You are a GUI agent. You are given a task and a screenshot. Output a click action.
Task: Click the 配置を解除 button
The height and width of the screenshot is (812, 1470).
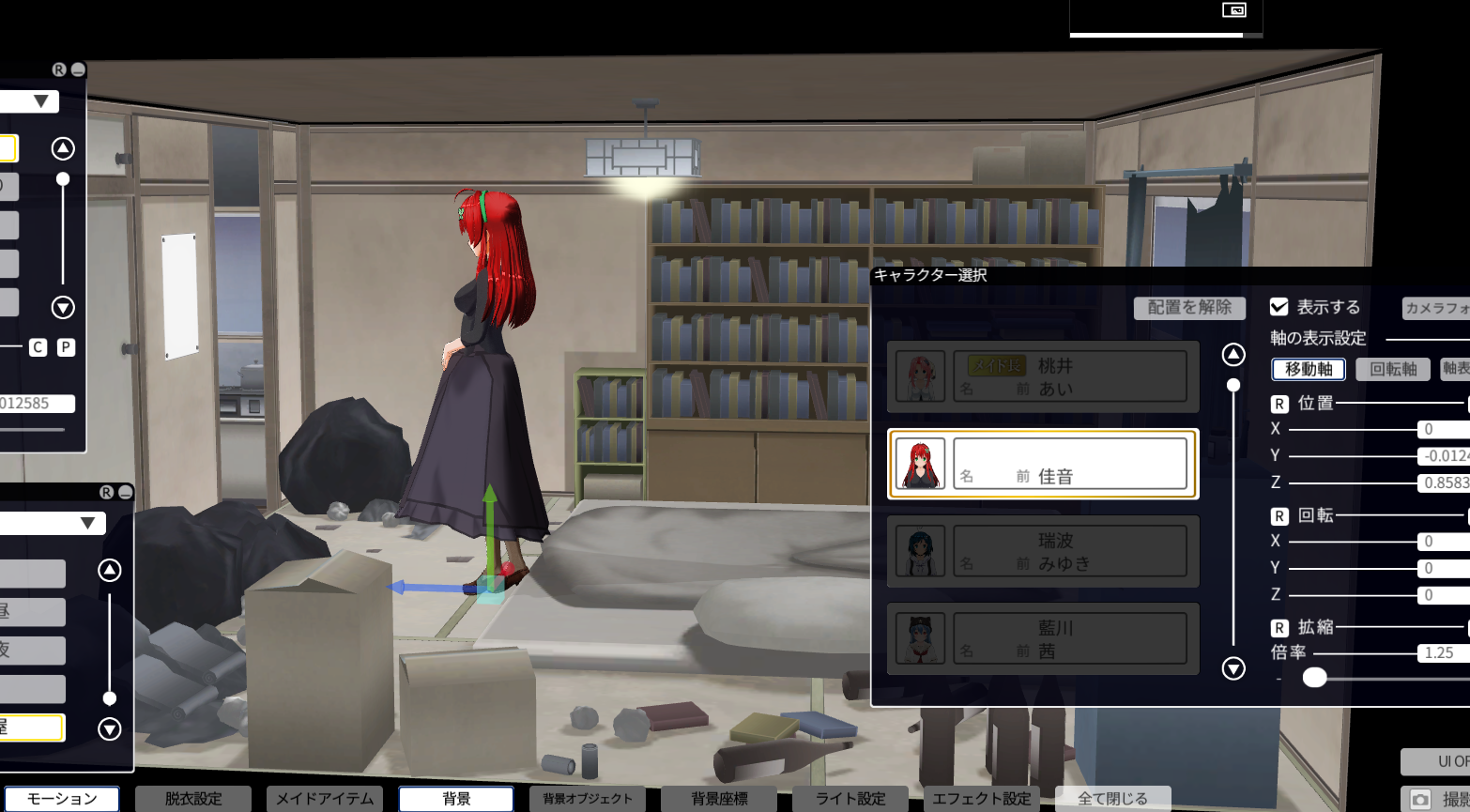tap(1189, 308)
